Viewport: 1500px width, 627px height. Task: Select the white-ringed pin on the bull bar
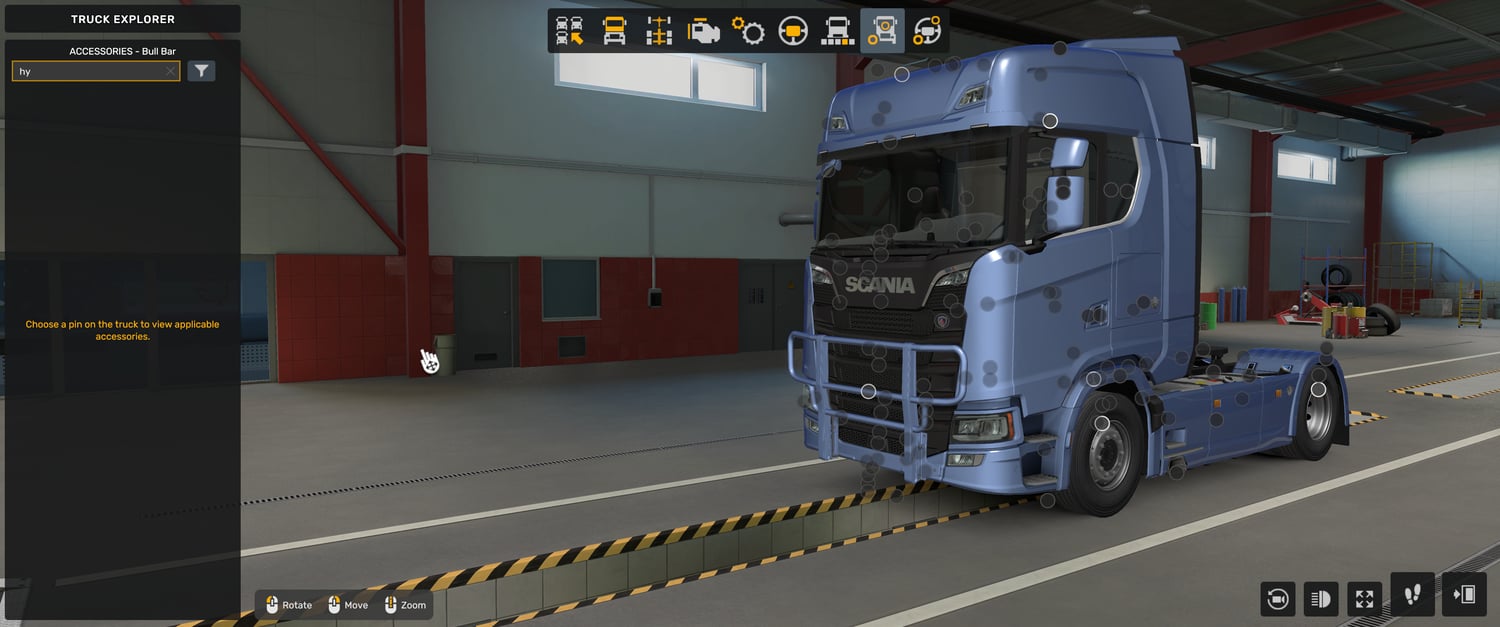868,391
